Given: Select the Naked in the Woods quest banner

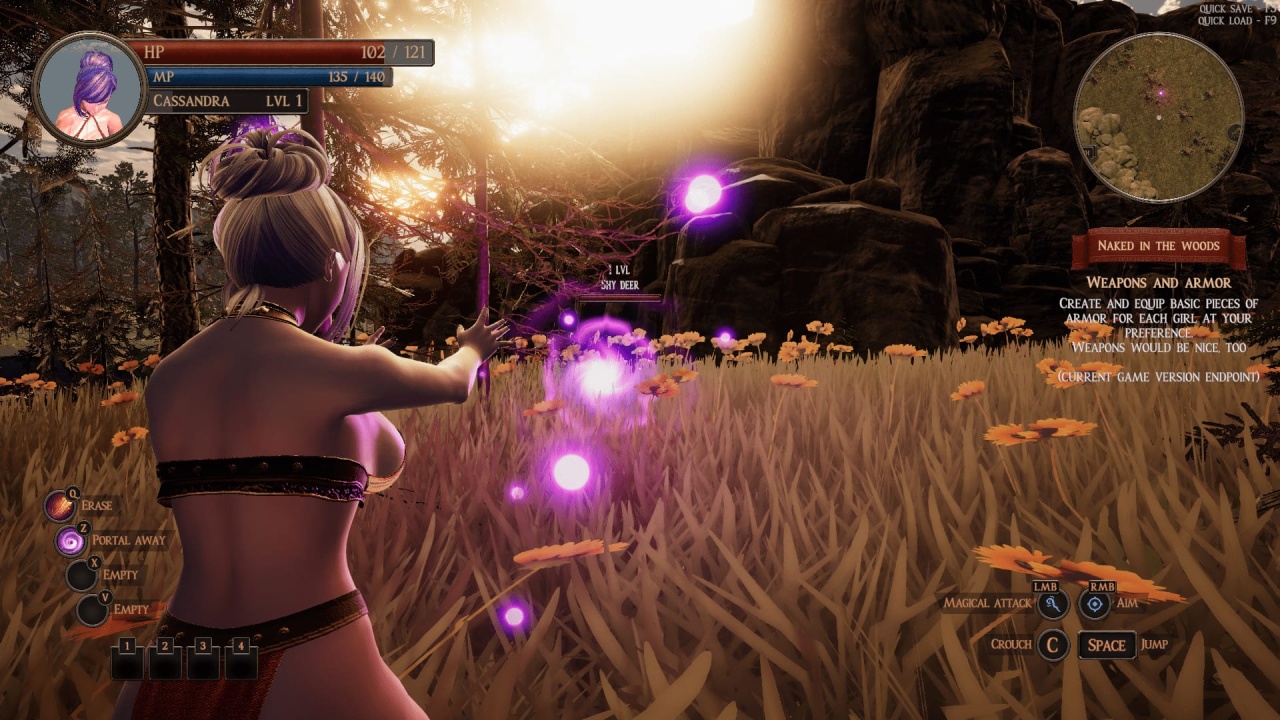Looking at the screenshot, I should tap(1158, 246).
